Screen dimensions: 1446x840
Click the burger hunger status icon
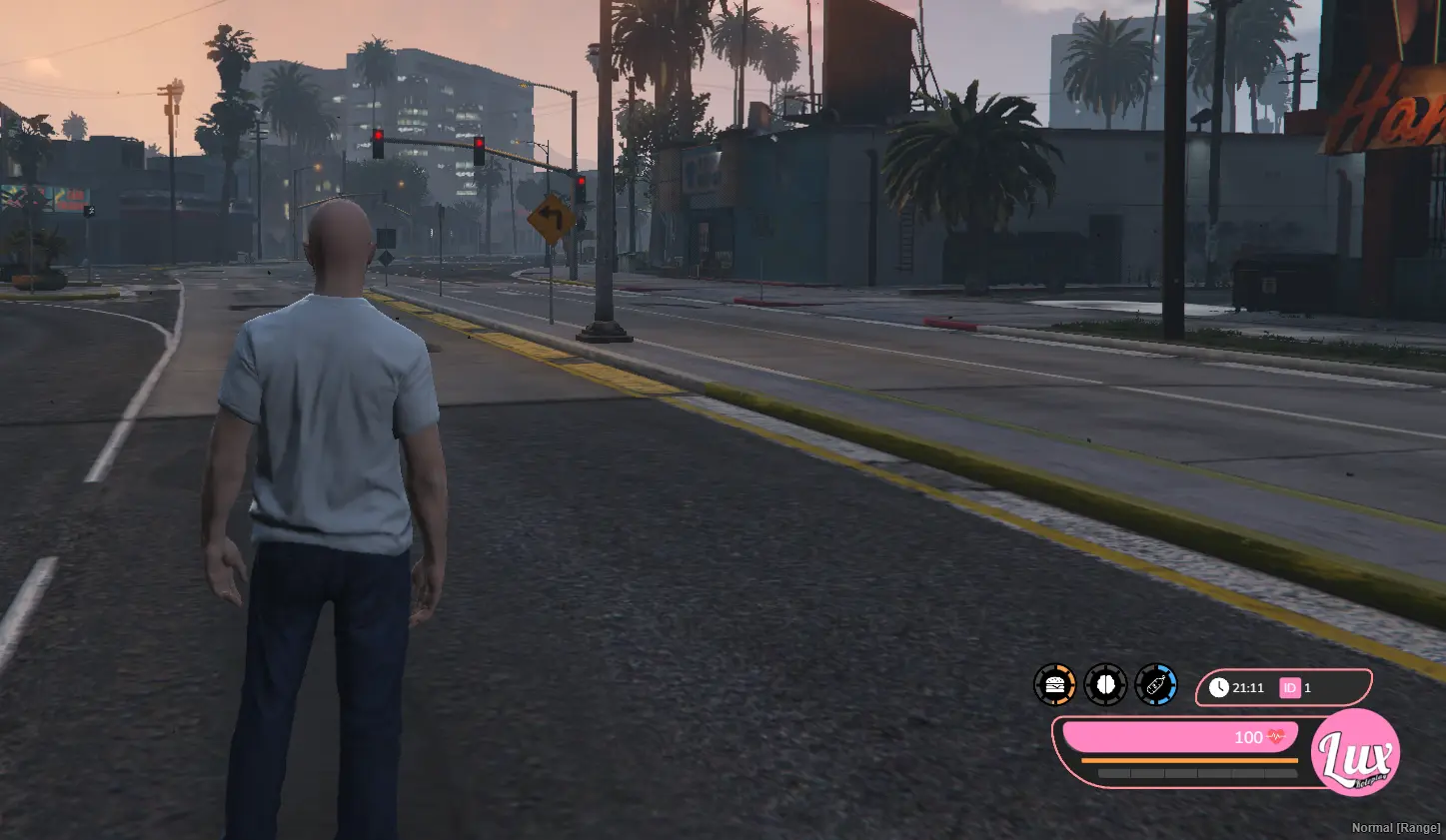(x=1054, y=685)
